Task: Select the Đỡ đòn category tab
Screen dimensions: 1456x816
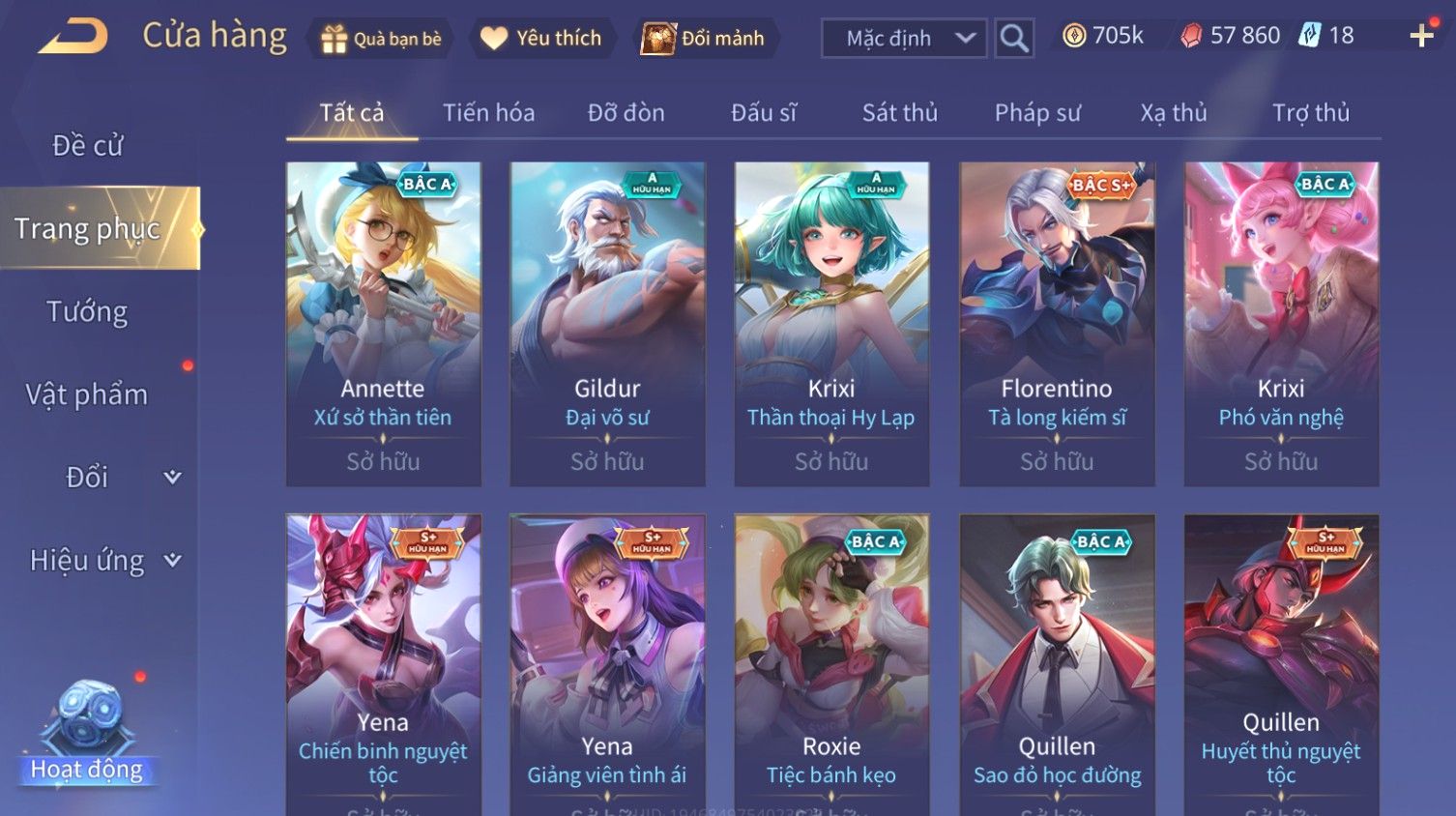Action: coord(626,113)
